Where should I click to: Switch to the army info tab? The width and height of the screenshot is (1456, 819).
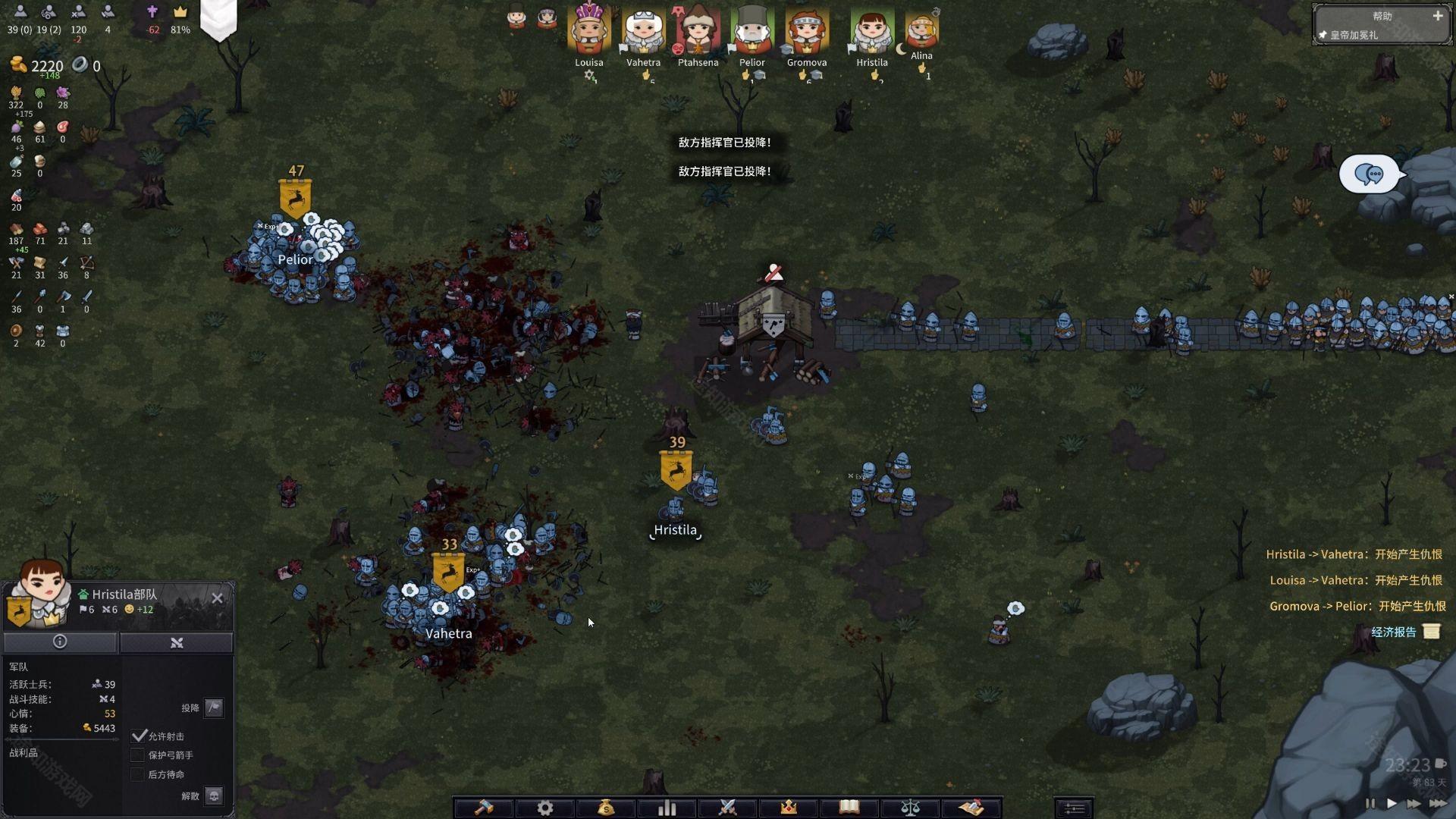click(x=60, y=642)
